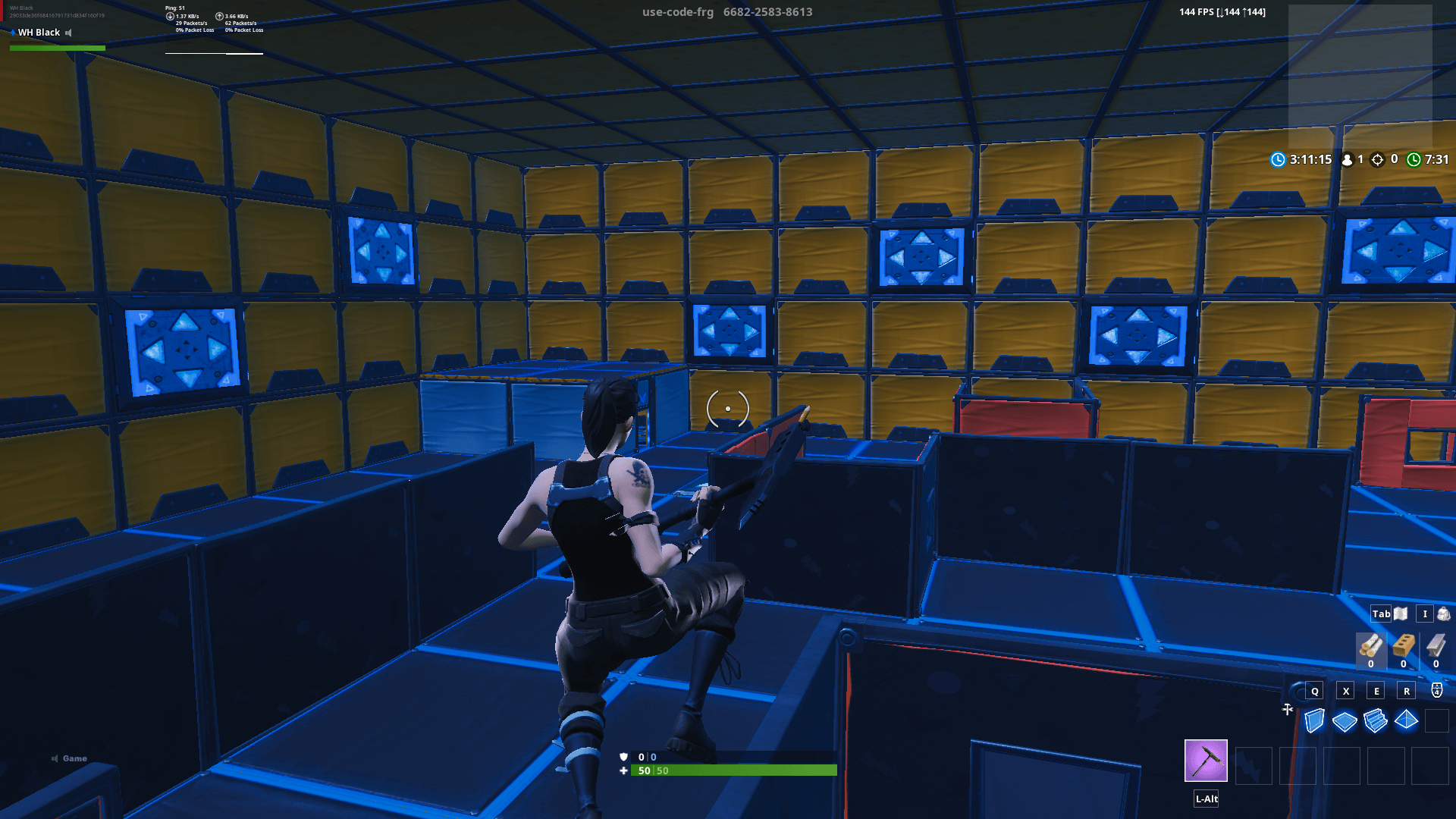
Task: Select the pyramid roof build piece icon
Action: pos(1407,721)
